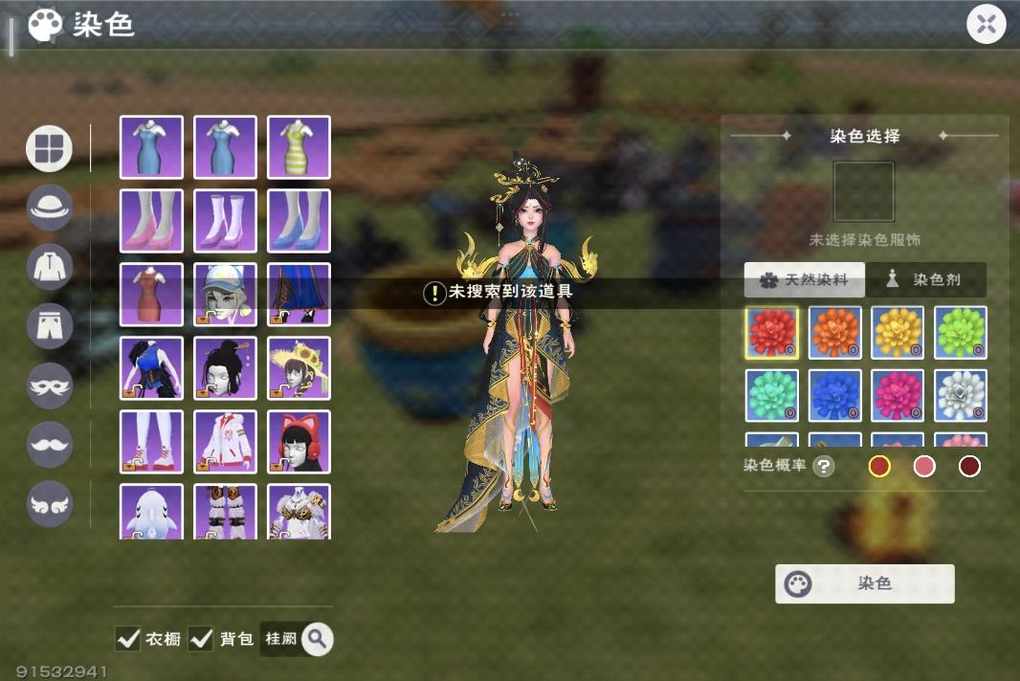
Task: Open the dye probability help question mark
Action: [x=823, y=466]
